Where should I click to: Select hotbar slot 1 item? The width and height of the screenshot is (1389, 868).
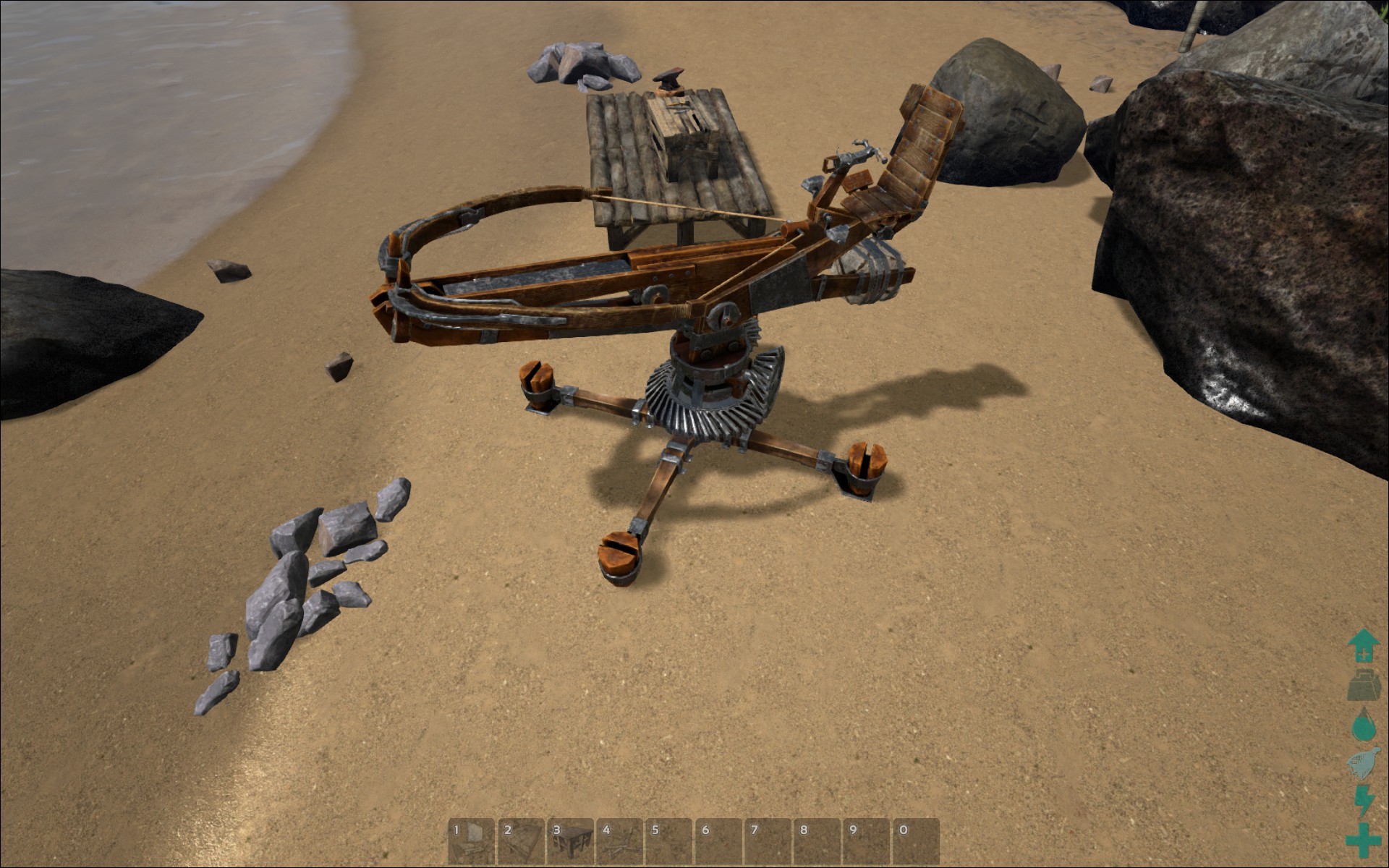coord(471,841)
